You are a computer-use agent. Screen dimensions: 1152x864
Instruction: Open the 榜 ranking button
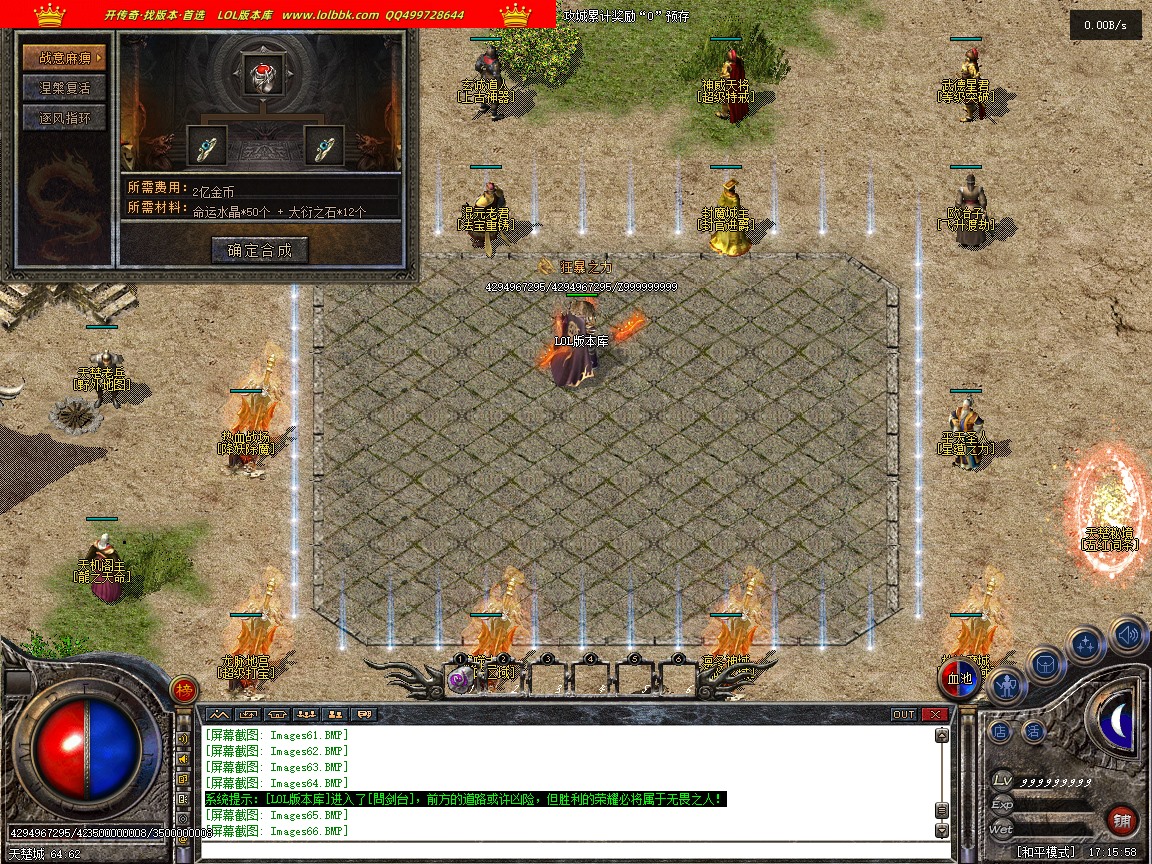[x=183, y=689]
